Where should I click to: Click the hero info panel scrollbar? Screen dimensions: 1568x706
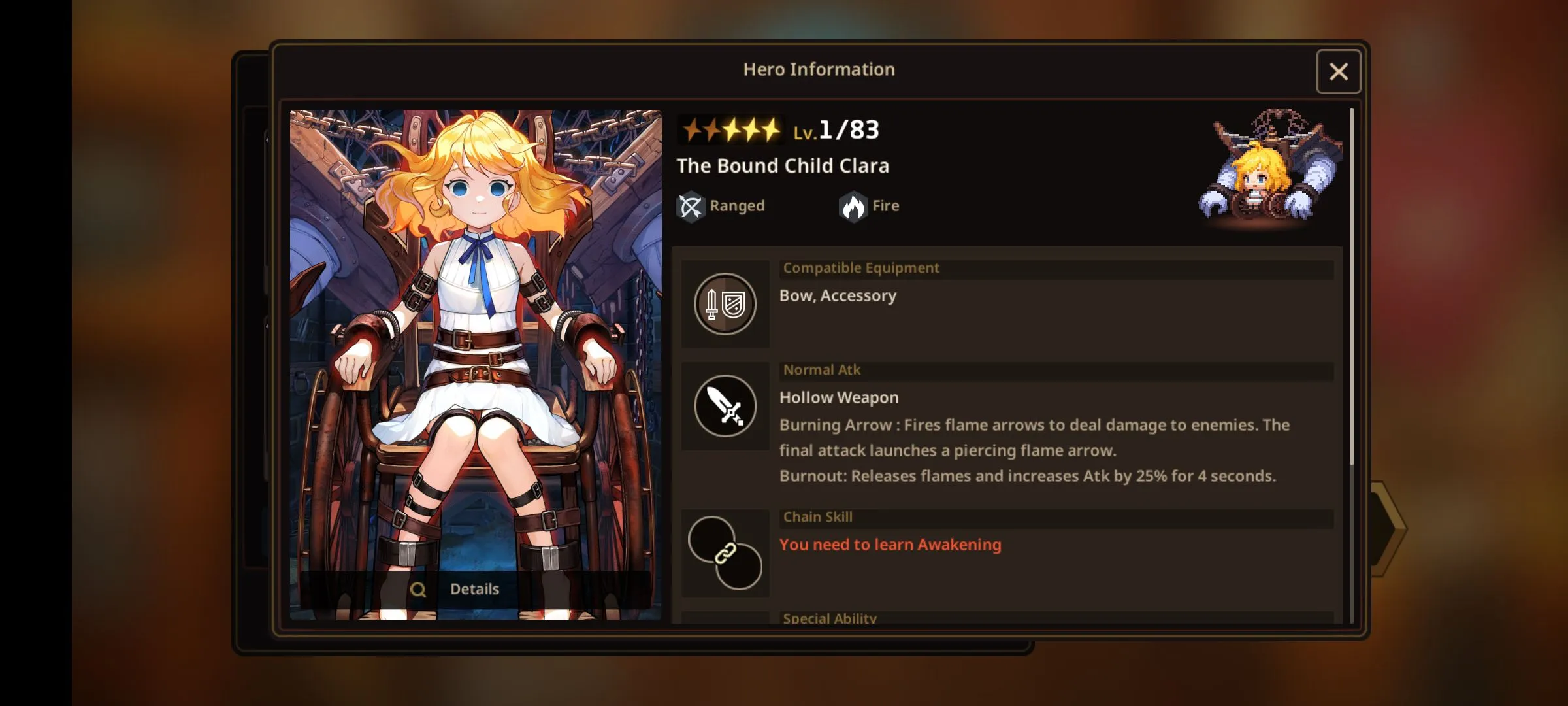coord(1351,288)
